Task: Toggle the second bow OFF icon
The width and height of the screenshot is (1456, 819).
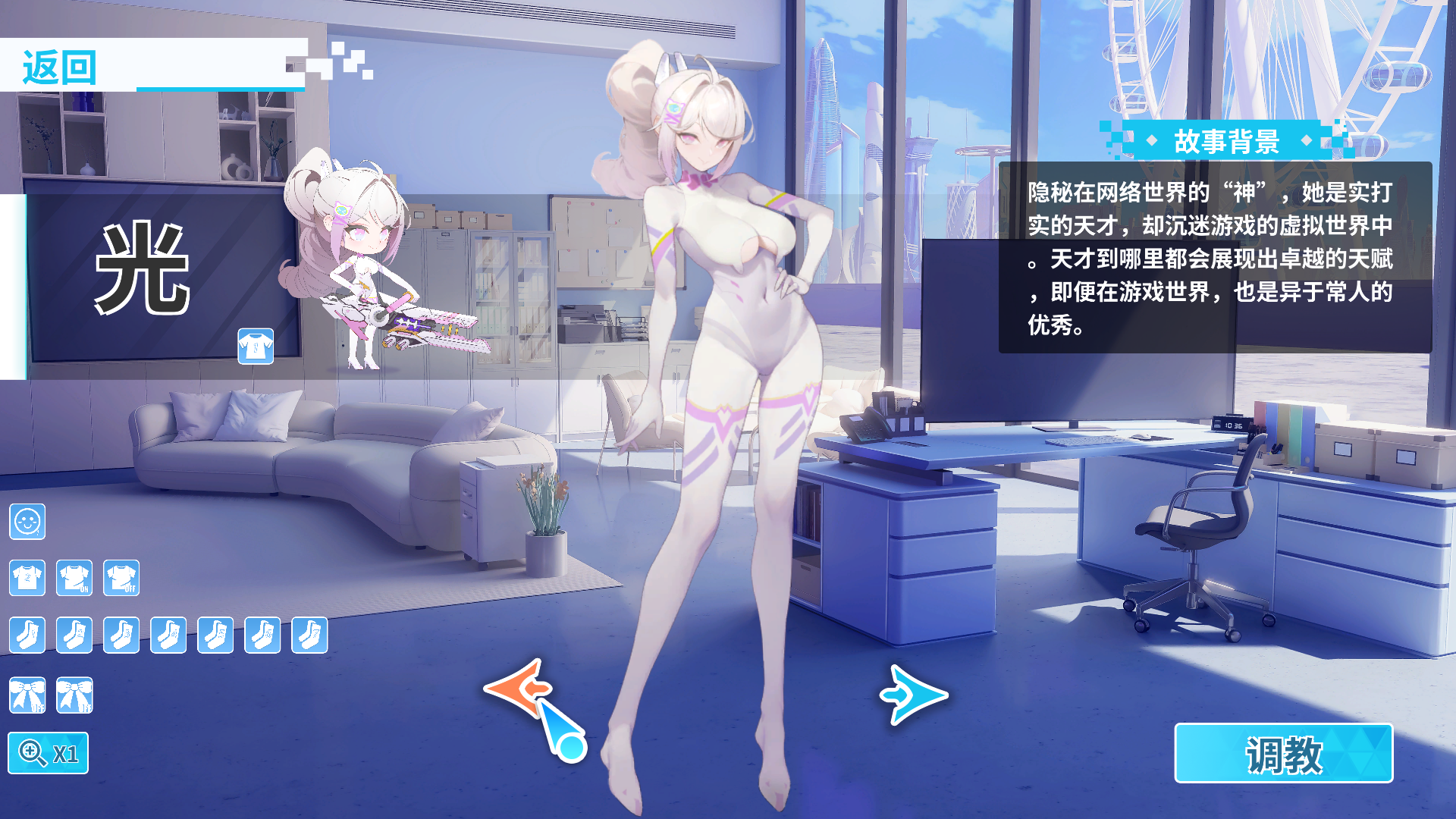Action: (x=75, y=694)
